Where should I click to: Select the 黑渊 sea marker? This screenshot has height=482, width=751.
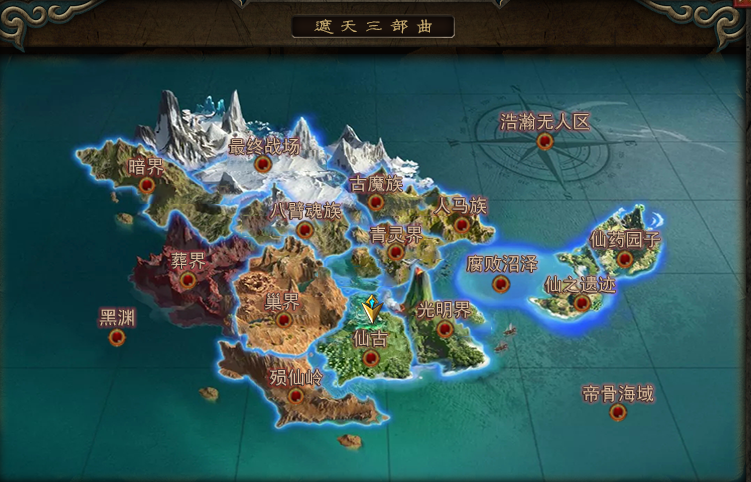[x=117, y=337]
